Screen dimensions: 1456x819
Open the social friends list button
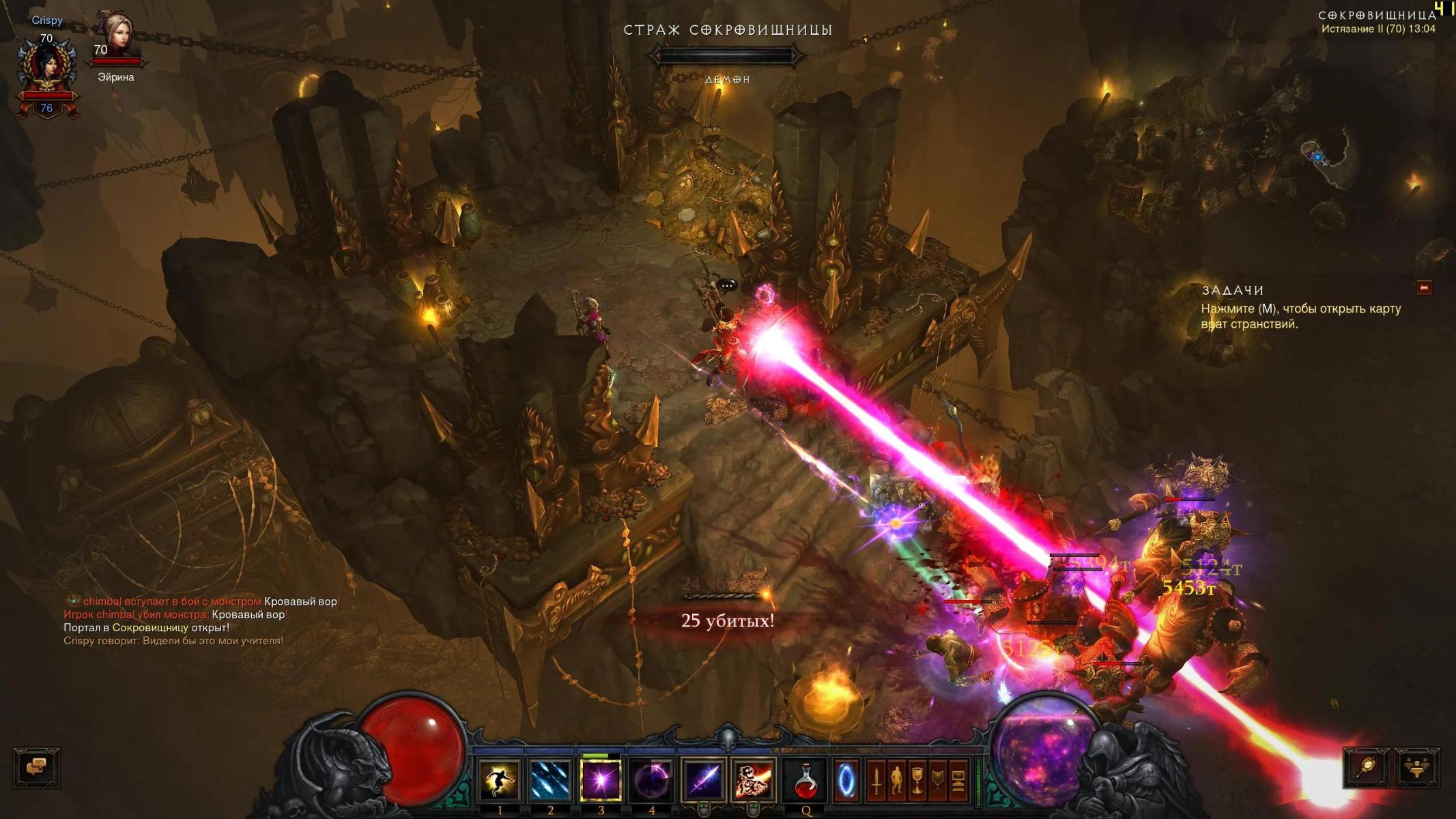click(1417, 767)
